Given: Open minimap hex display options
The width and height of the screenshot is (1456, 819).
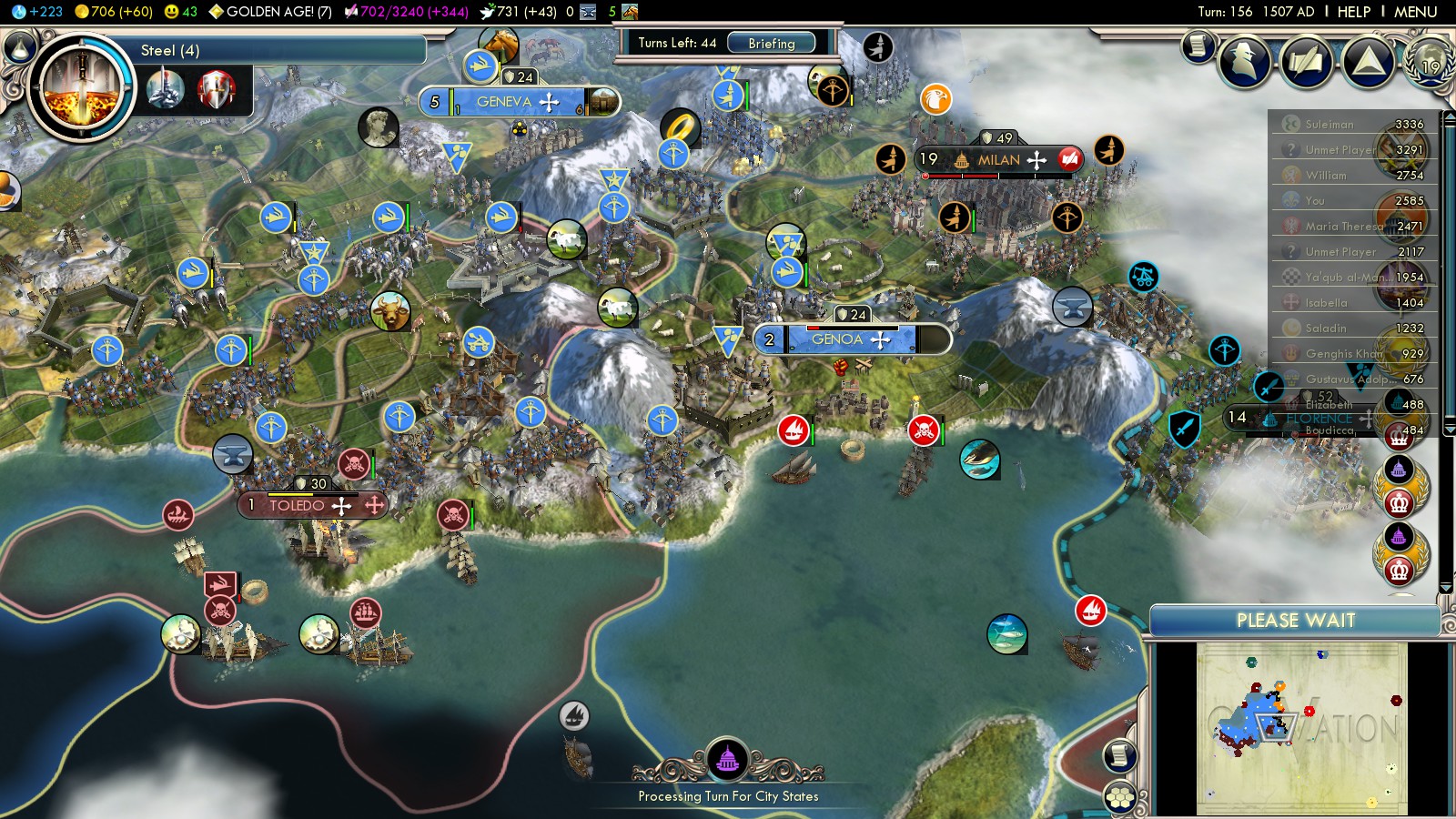Looking at the screenshot, I should [x=1120, y=797].
